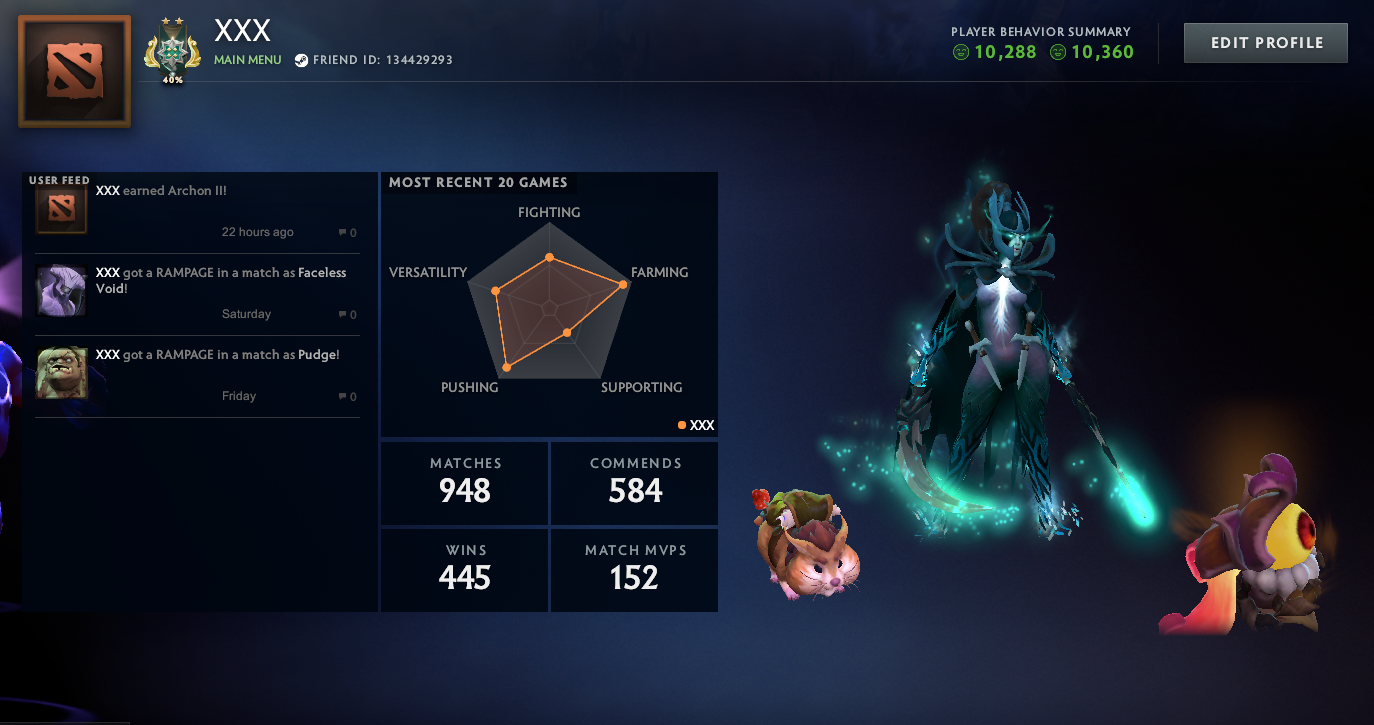Click the Dota 2 logo in the top-left corner
Screen dimensions: 1374x725
[x=73, y=70]
